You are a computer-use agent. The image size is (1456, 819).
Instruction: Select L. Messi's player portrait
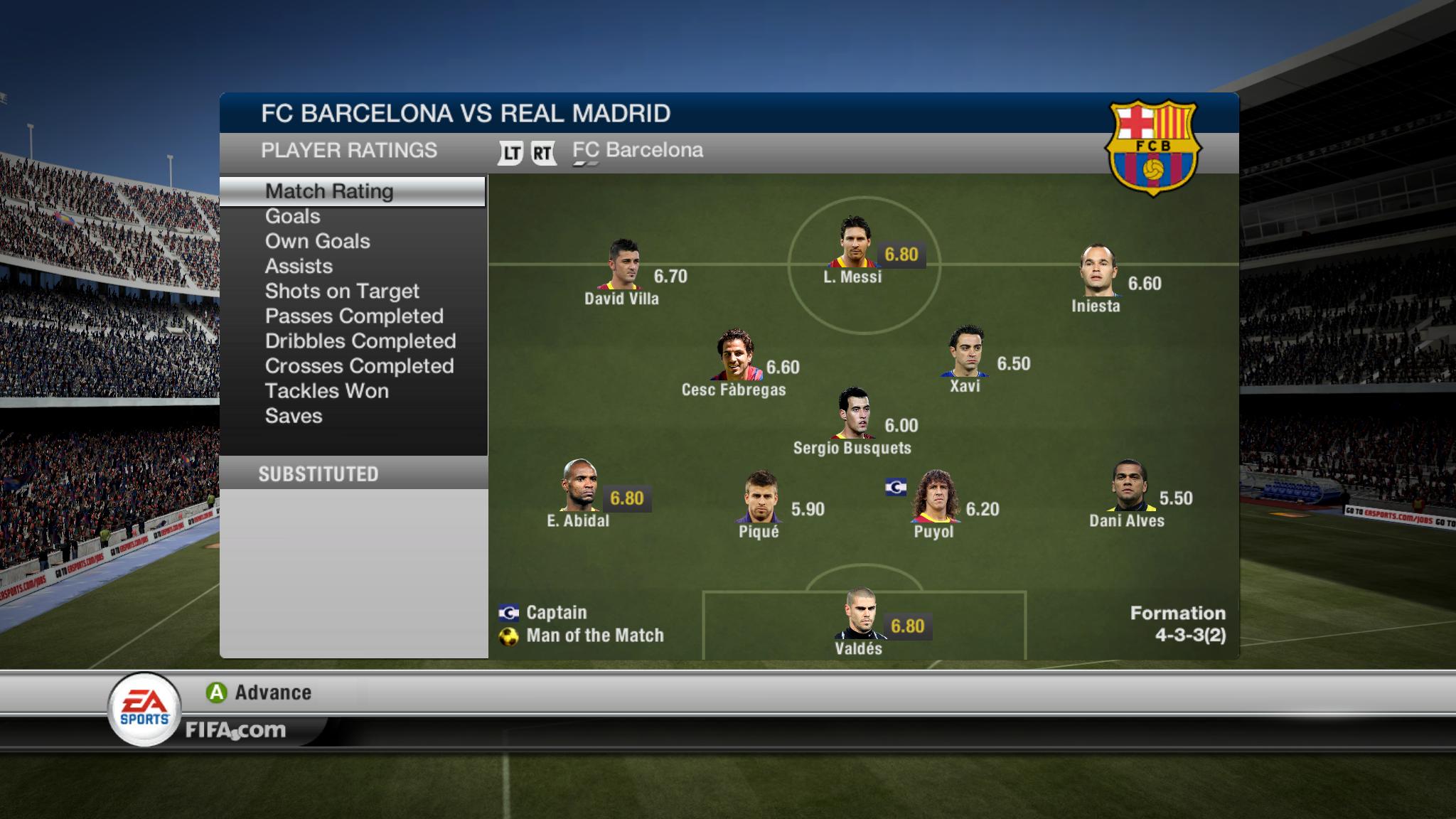click(x=853, y=242)
